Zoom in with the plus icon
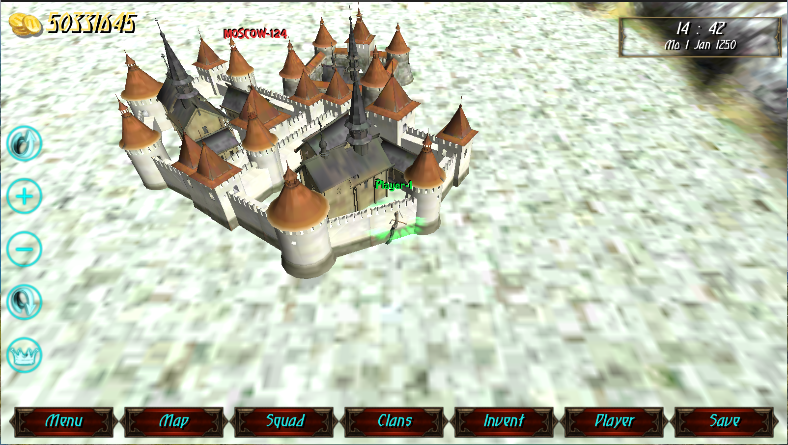The width and height of the screenshot is (788, 445). pyautogui.click(x=24, y=196)
